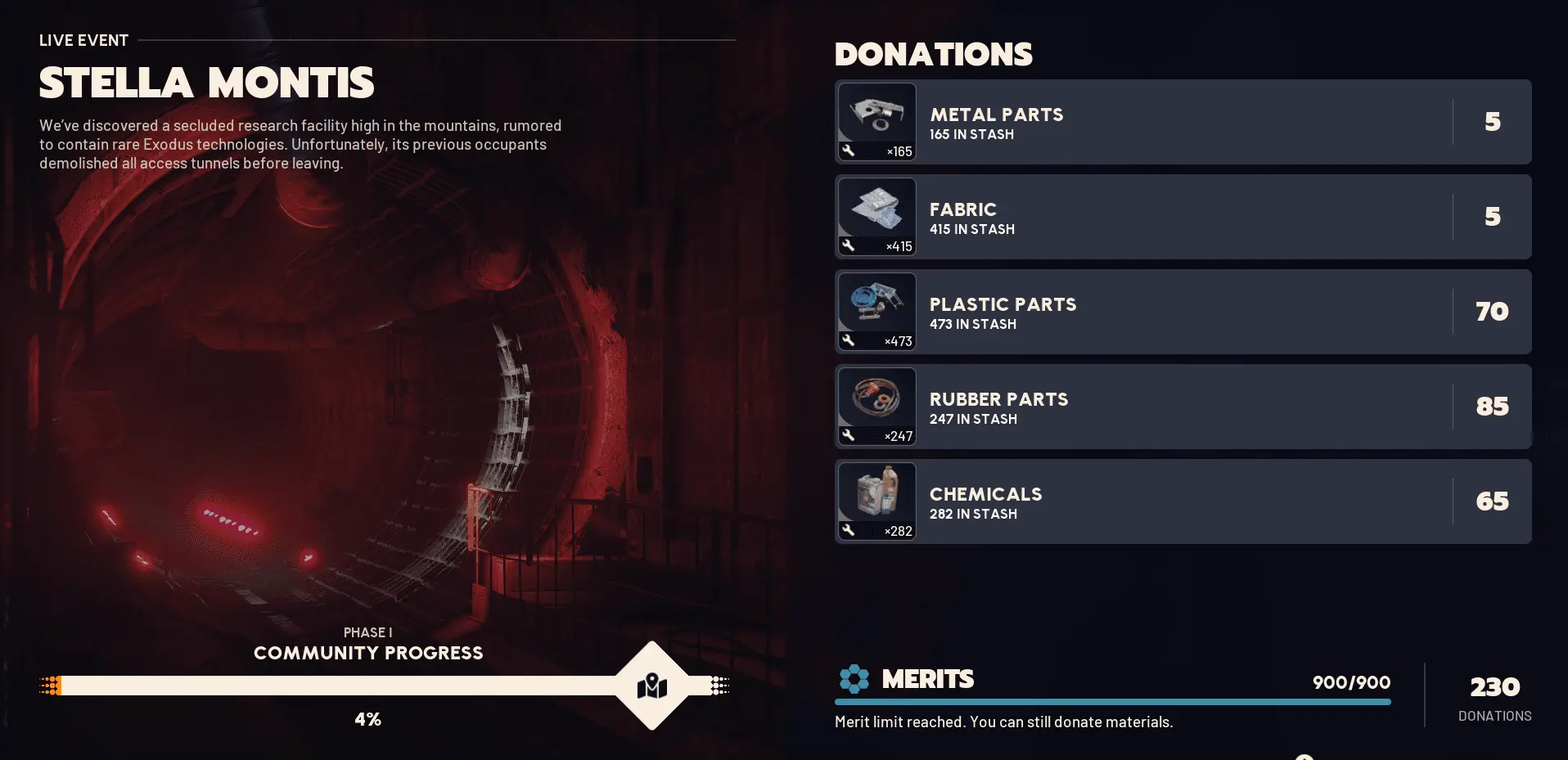Screen dimensions: 1568x760
Task: Click the blue Merits cog icon
Action: click(854, 679)
